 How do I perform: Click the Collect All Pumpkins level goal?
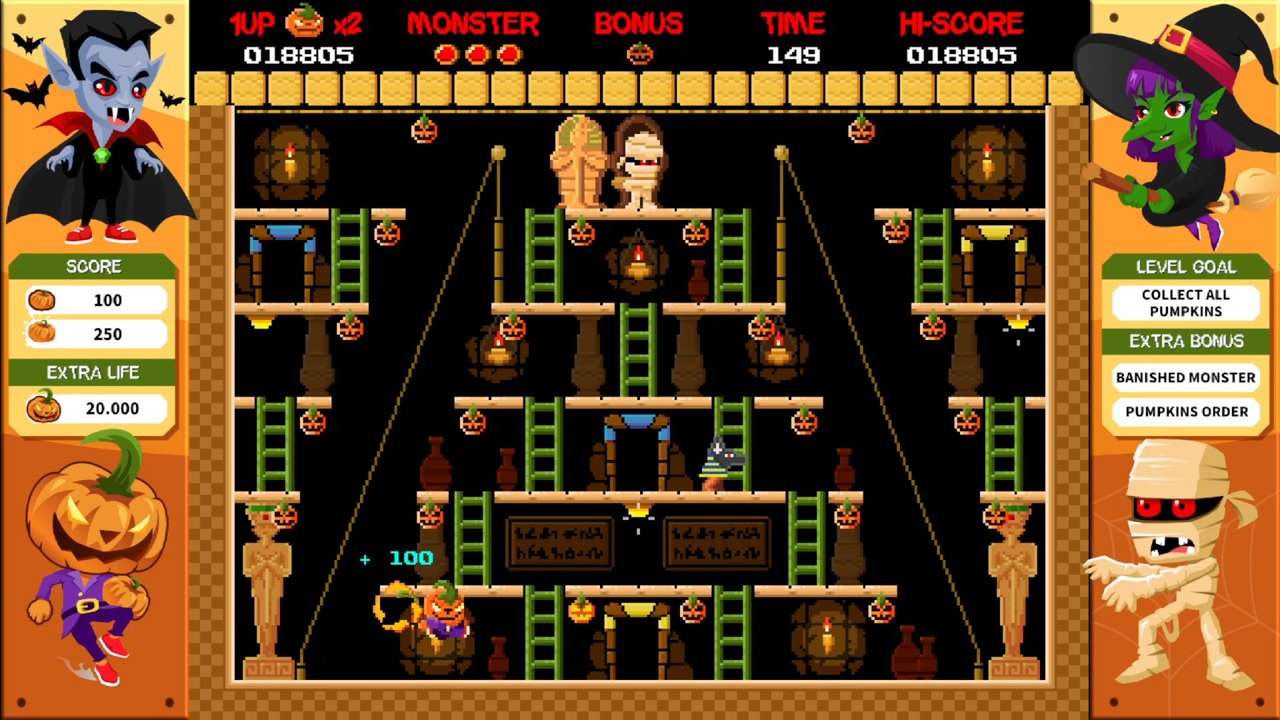tap(1185, 303)
